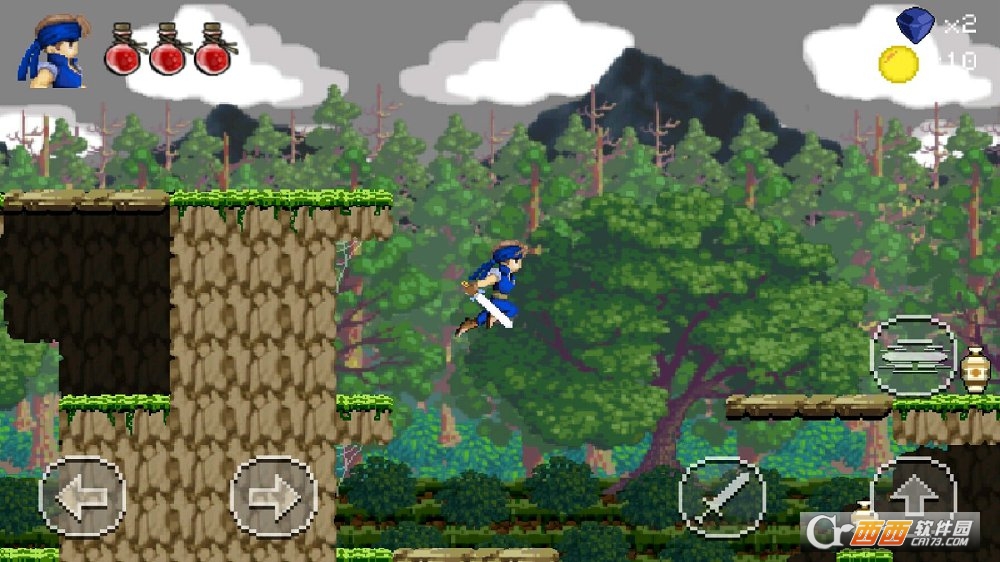Viewport: 1000px width, 562px height.
Task: Activate the dash slash button
Action: 912,356
